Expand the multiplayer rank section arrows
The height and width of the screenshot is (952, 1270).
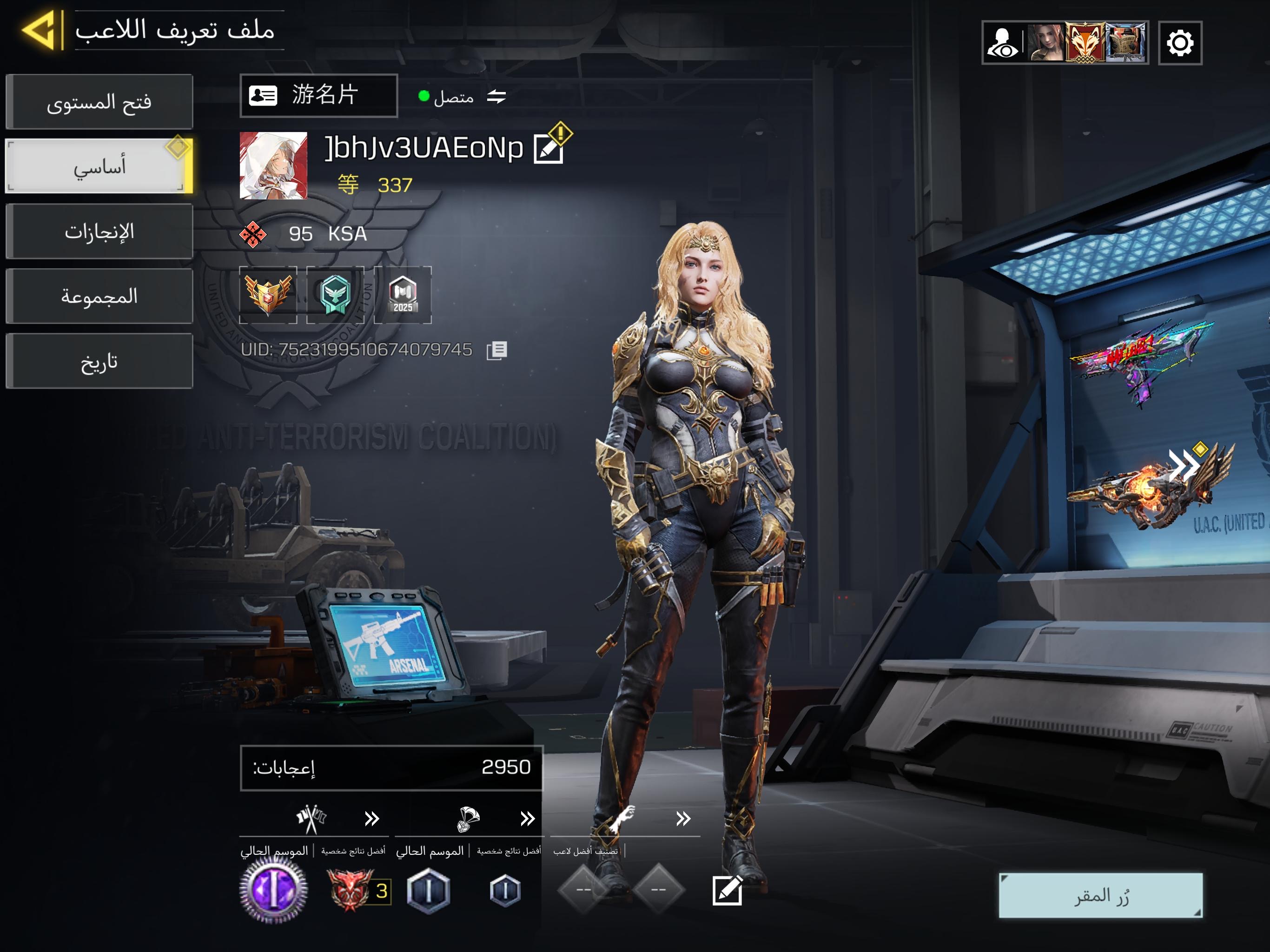click(372, 818)
